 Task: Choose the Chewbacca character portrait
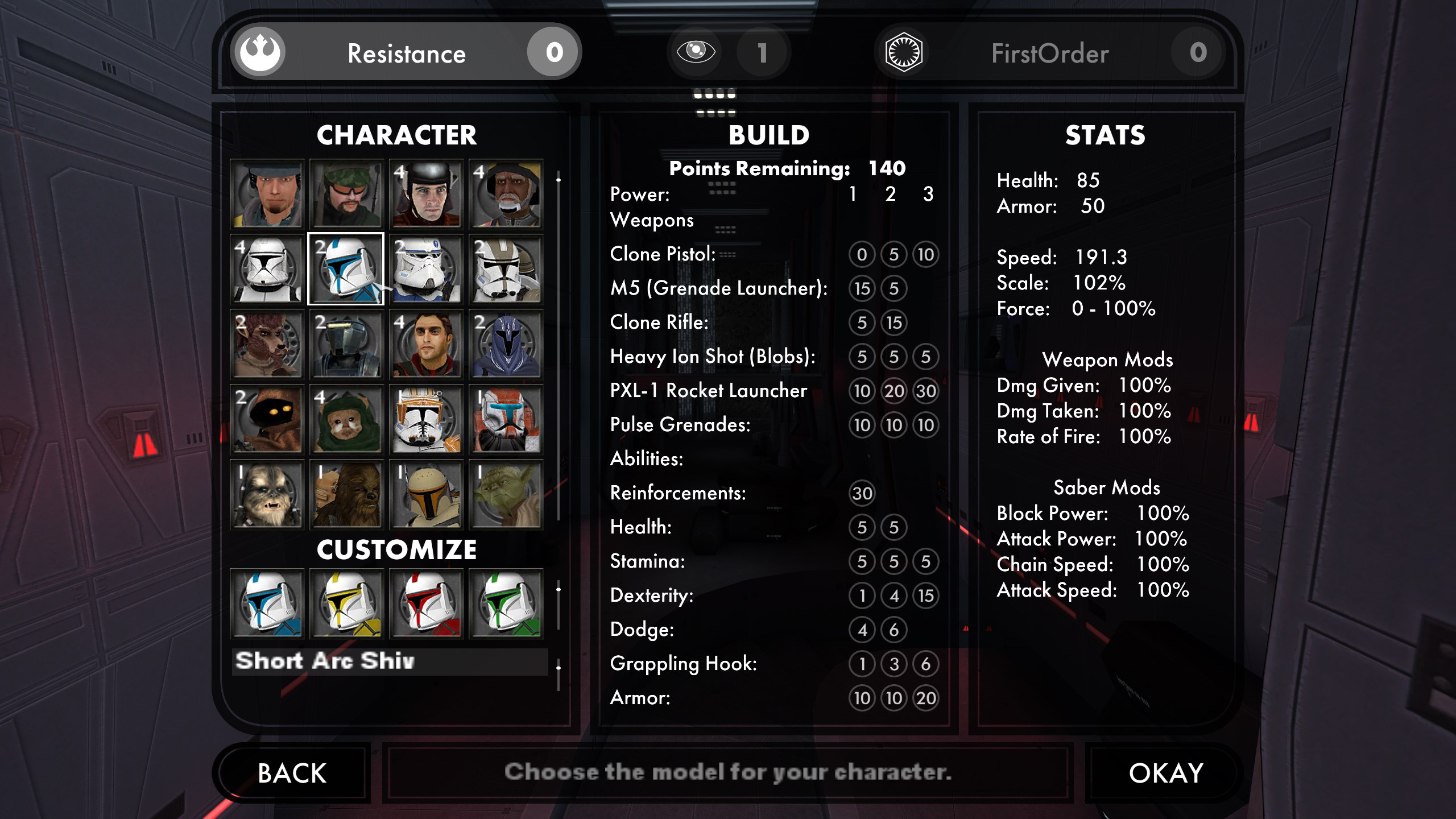click(347, 494)
